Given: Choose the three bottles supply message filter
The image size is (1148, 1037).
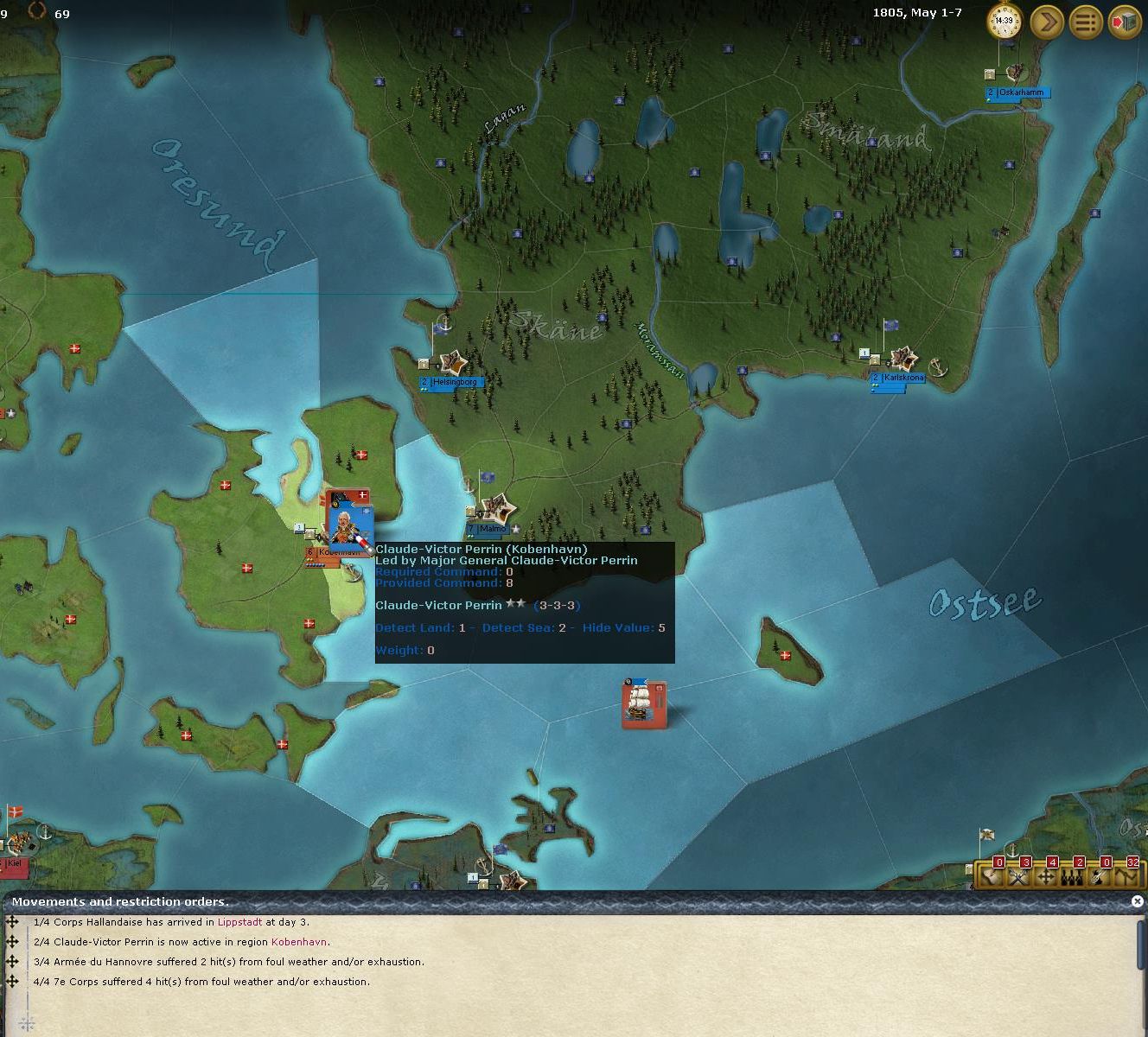Looking at the screenshot, I should pos(1073,876).
